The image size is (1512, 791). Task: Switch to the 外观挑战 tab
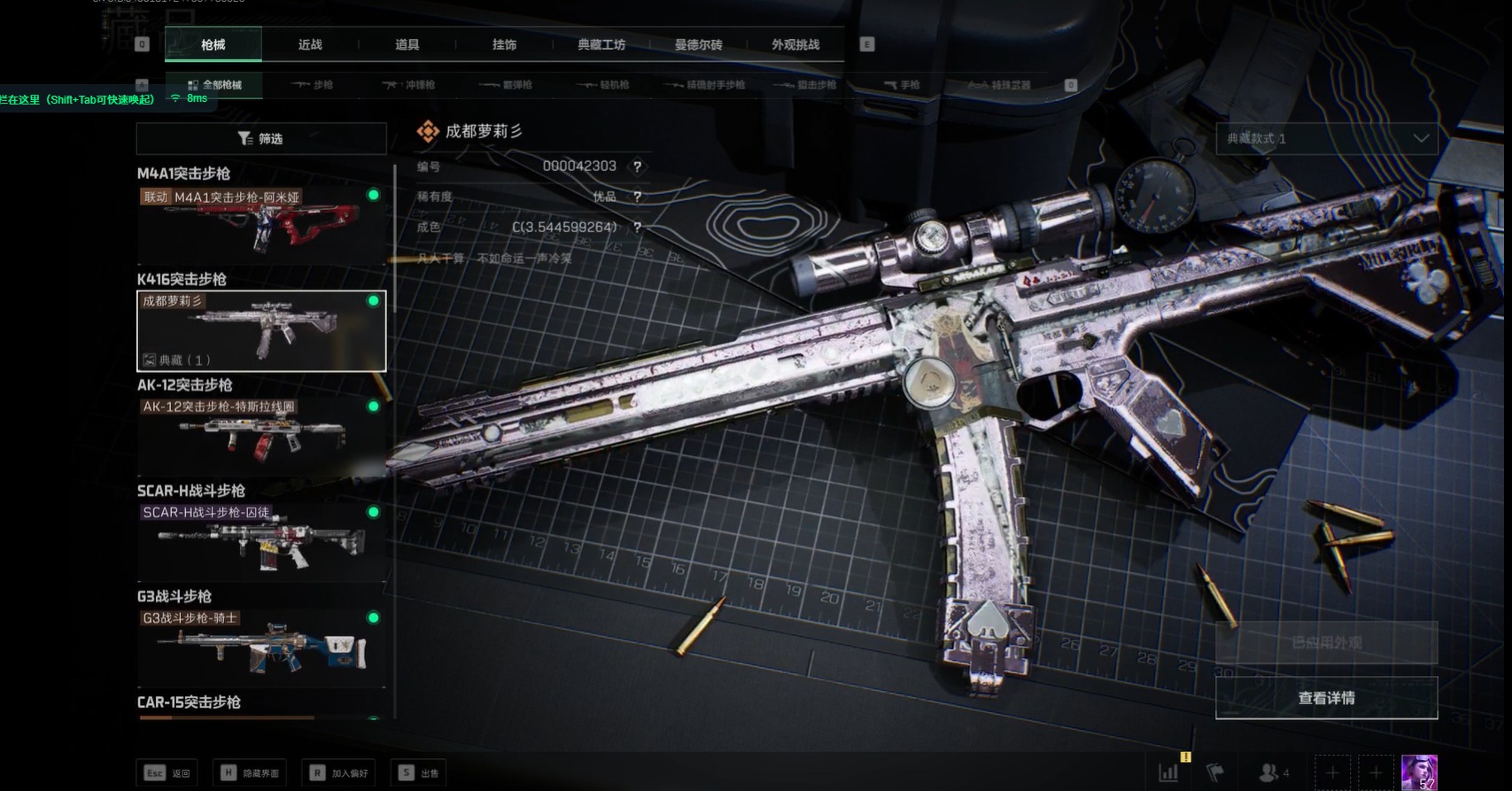click(x=795, y=44)
